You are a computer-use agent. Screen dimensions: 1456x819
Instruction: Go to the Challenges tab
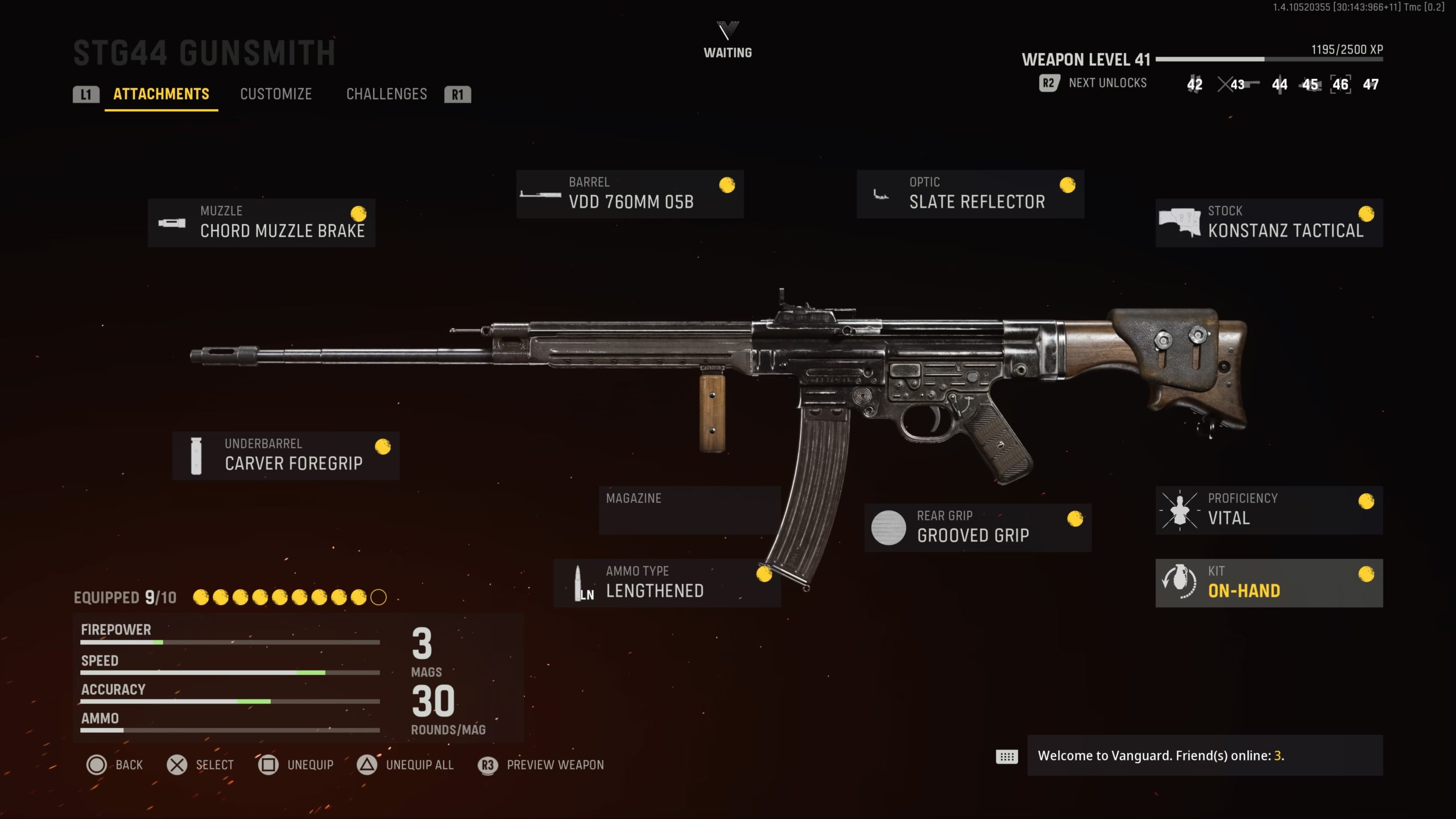pyautogui.click(x=386, y=94)
